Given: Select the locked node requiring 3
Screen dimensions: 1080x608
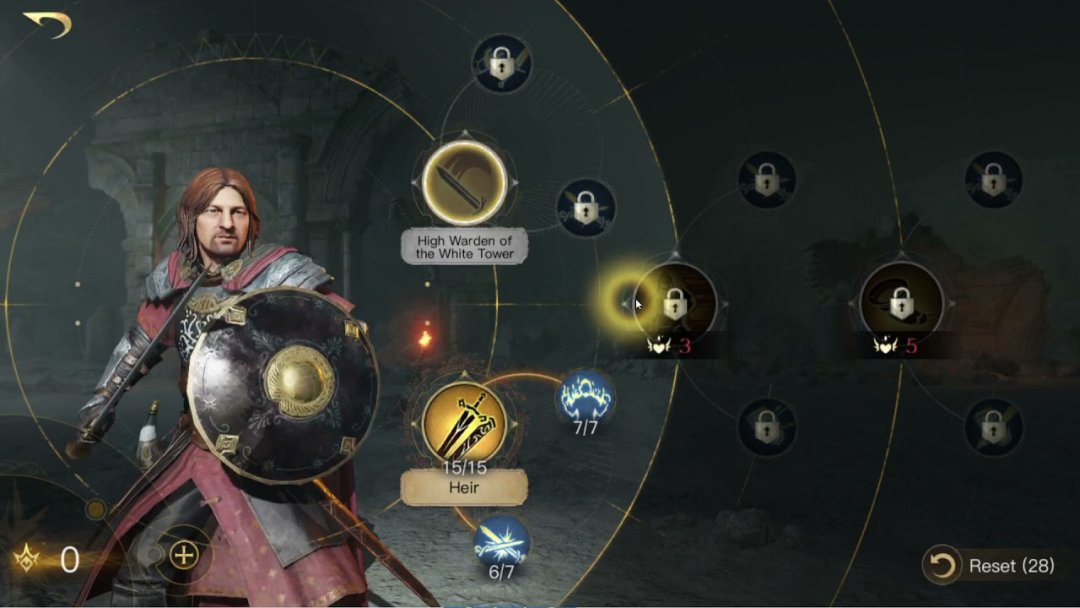Looking at the screenshot, I should tap(675, 302).
